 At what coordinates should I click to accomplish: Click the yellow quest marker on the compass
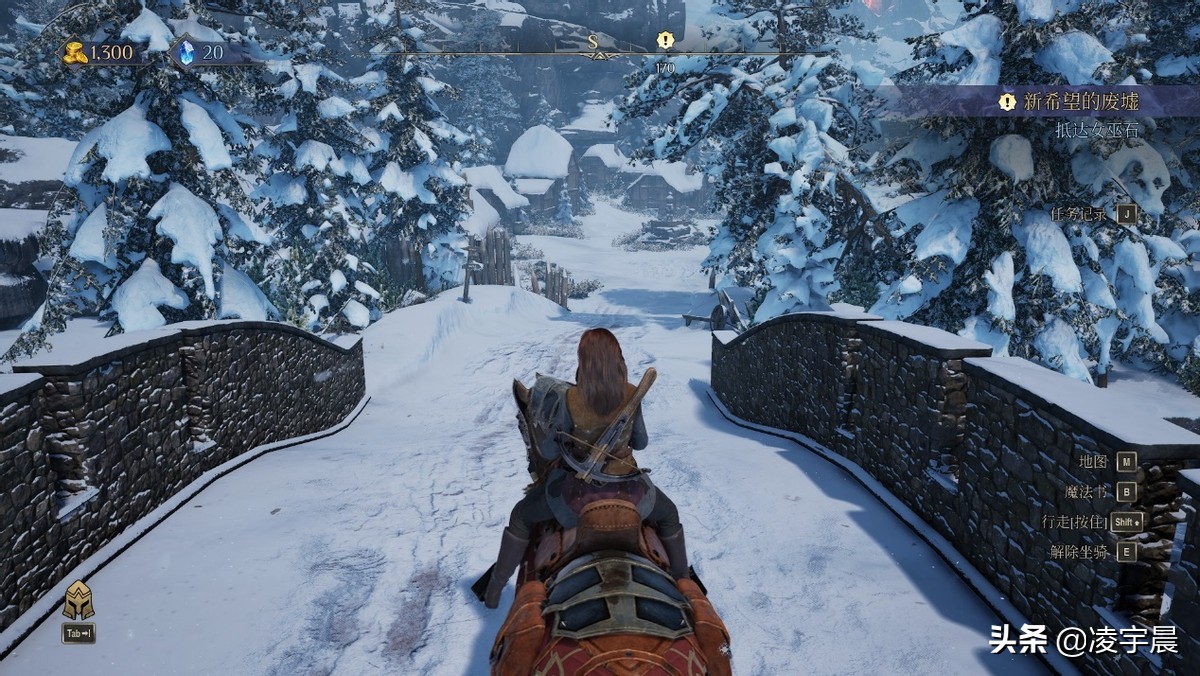coord(665,40)
